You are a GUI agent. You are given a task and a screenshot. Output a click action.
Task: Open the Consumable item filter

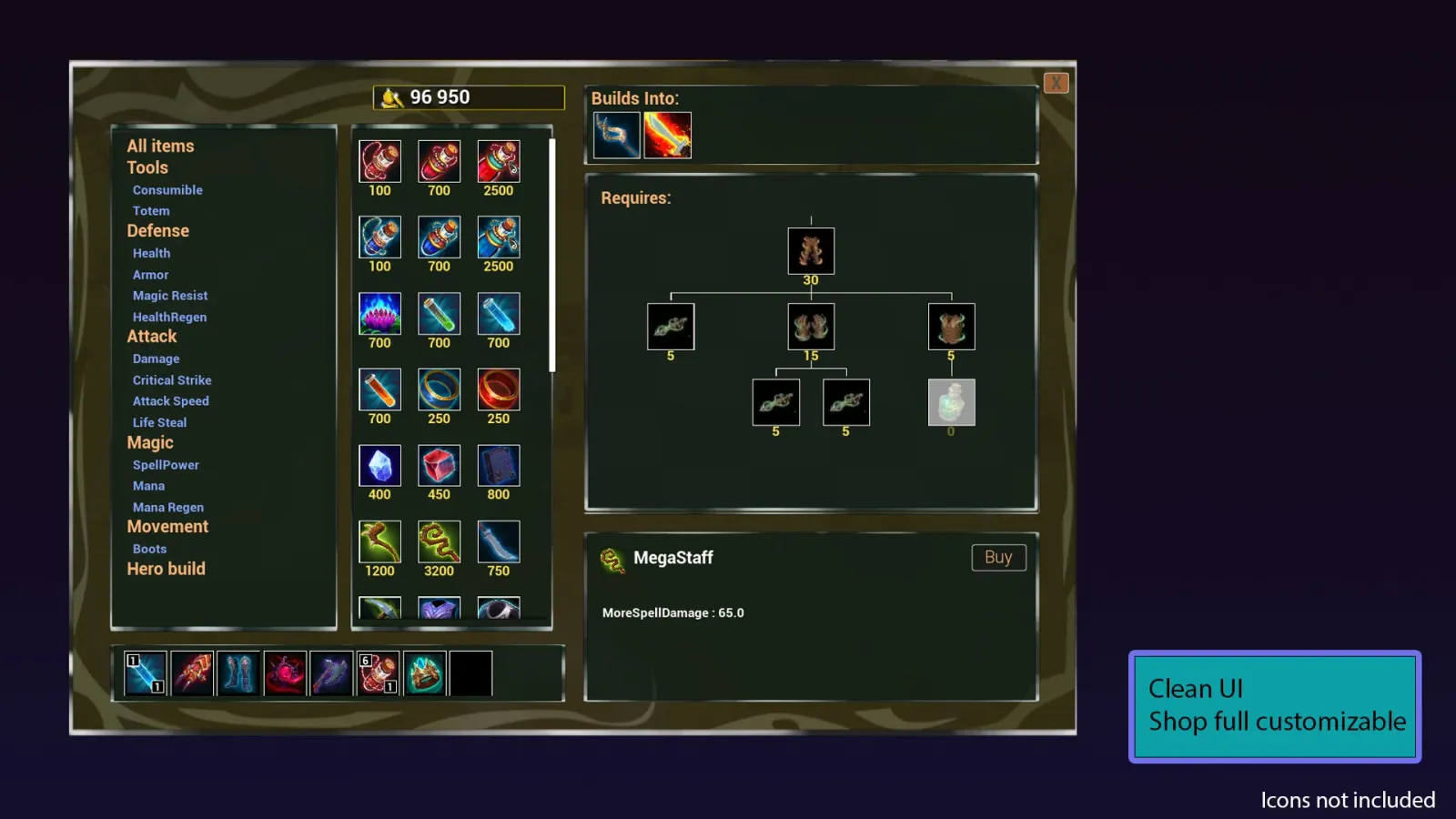tap(167, 189)
